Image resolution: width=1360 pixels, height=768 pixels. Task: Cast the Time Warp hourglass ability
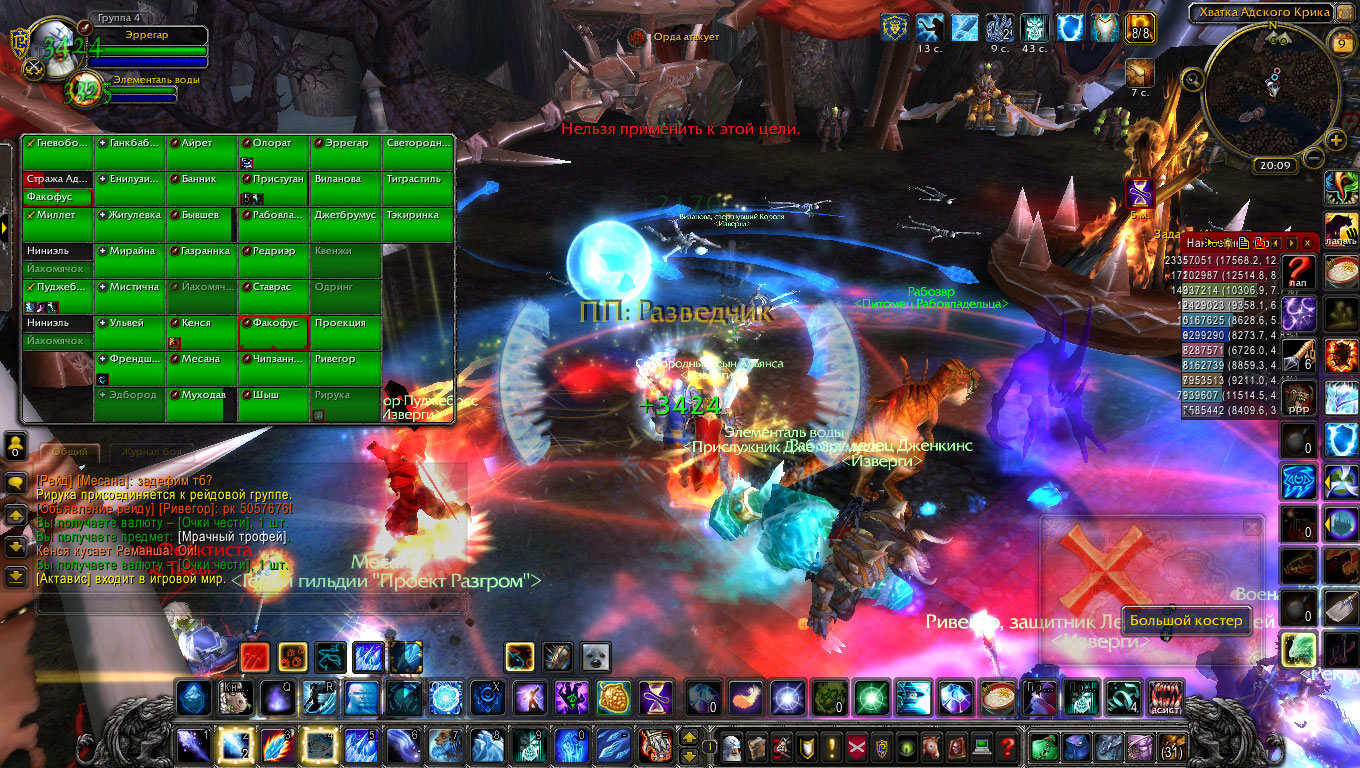point(656,696)
